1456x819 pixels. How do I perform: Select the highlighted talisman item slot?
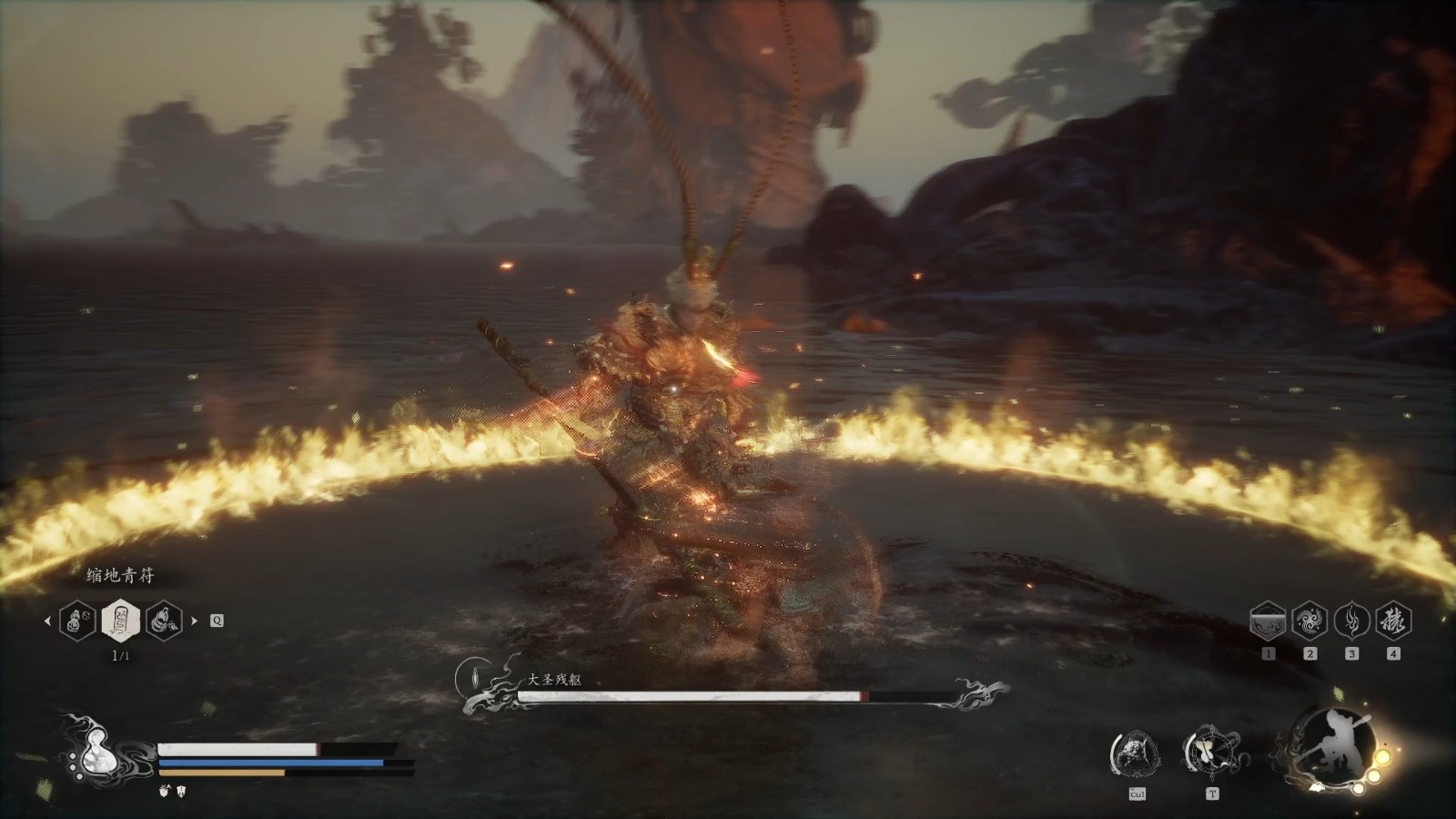120,622
